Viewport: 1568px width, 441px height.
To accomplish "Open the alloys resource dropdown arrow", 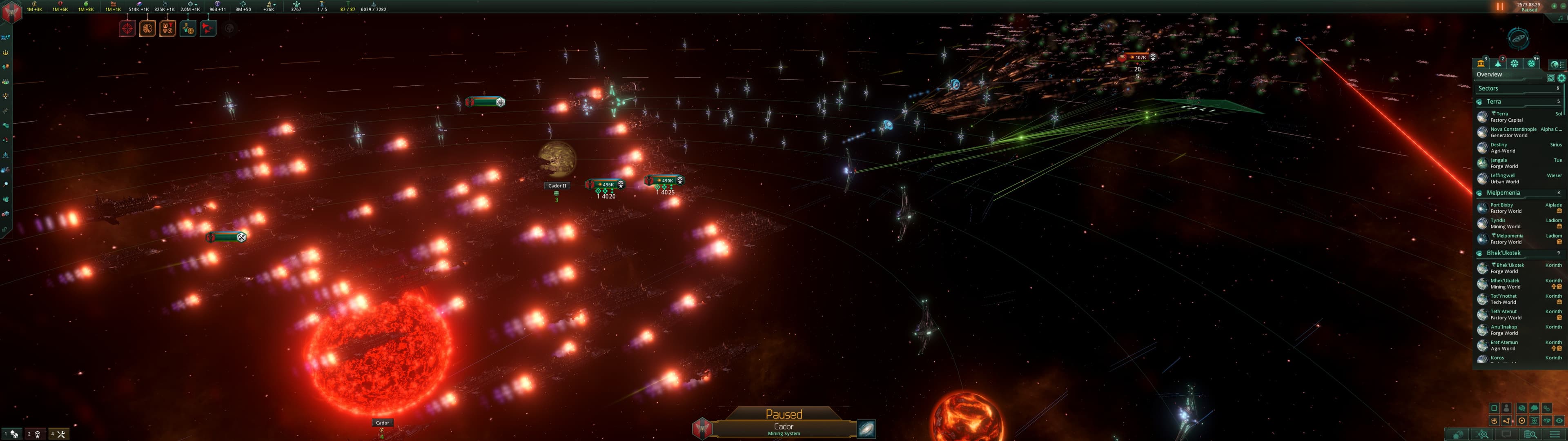I will coord(196,5).
